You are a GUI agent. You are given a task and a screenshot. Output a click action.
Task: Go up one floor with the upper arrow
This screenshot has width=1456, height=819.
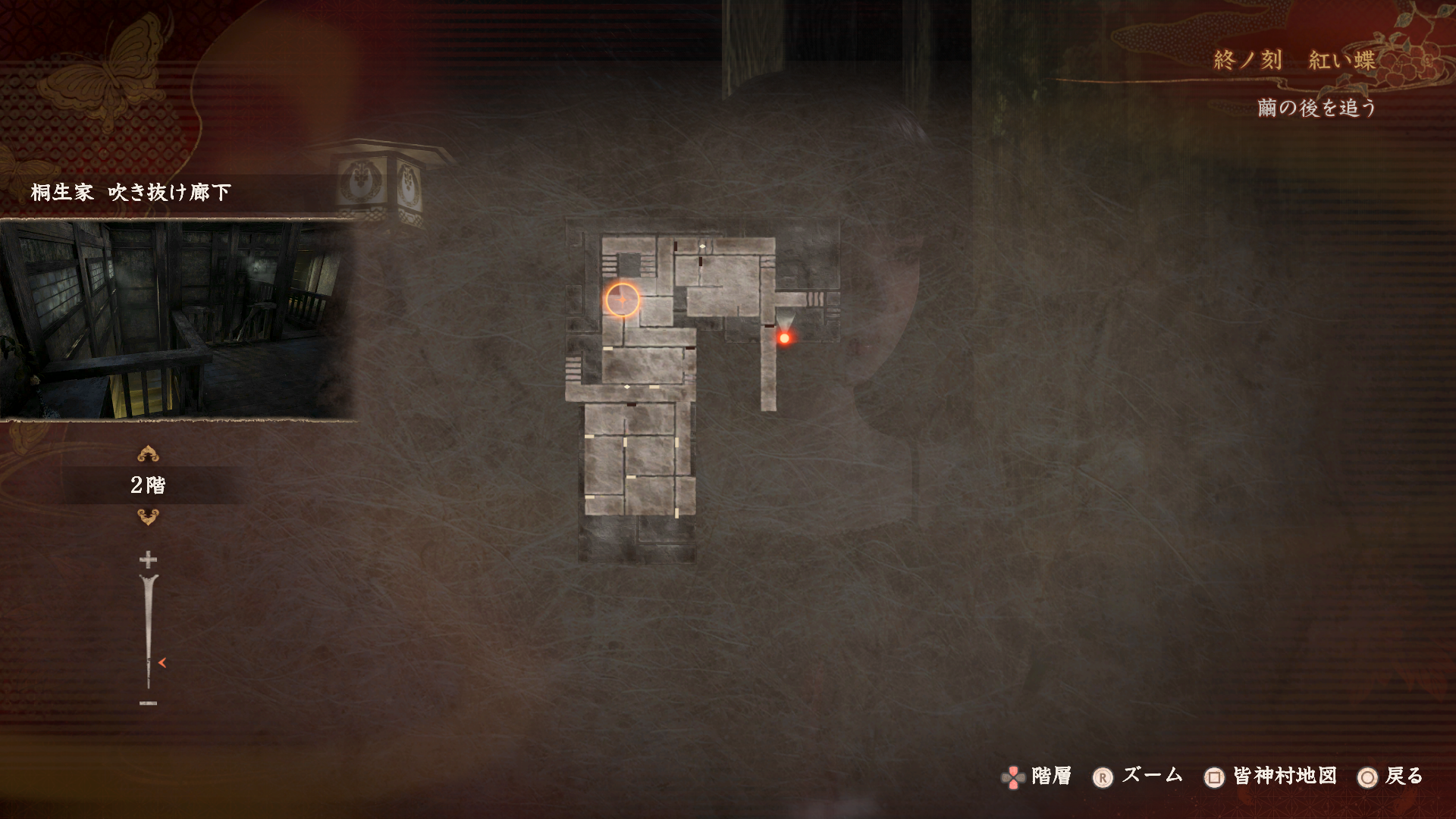click(x=148, y=454)
